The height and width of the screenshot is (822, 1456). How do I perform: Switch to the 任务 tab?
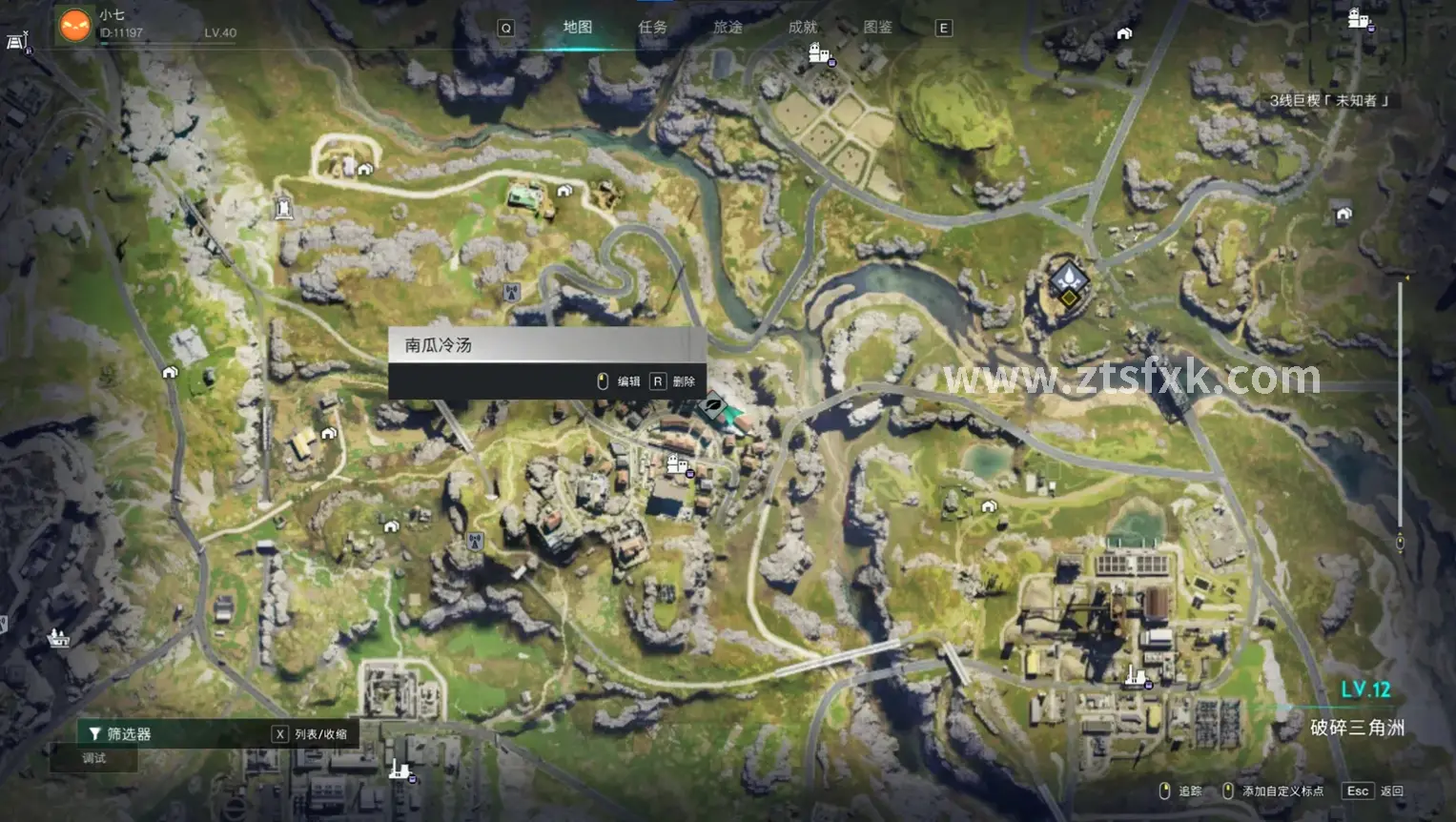point(652,28)
